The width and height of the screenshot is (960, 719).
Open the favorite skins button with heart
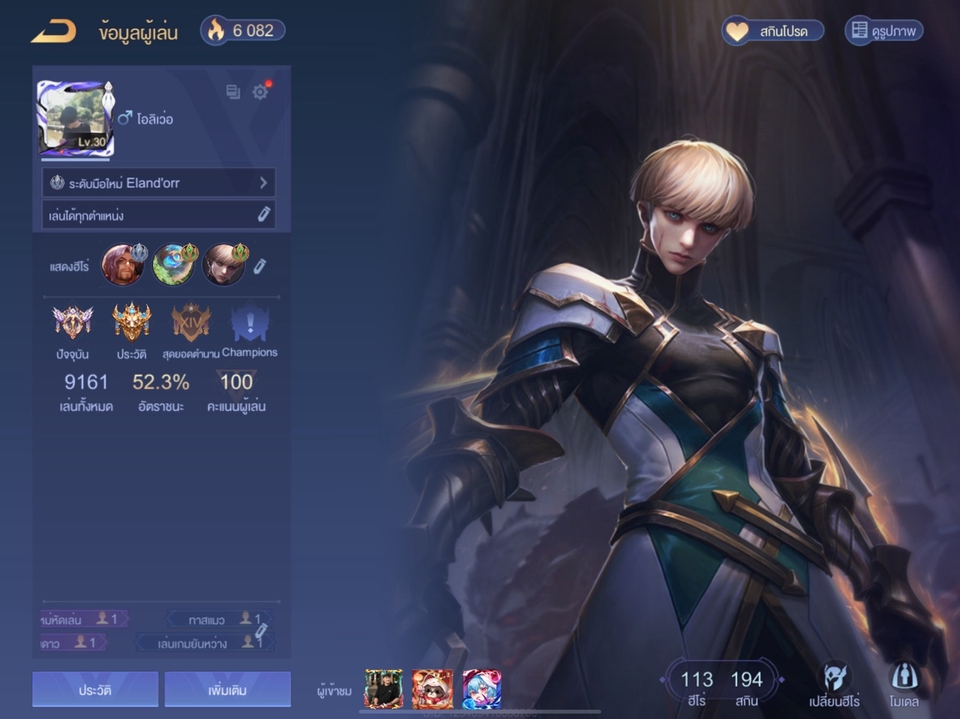(x=773, y=31)
